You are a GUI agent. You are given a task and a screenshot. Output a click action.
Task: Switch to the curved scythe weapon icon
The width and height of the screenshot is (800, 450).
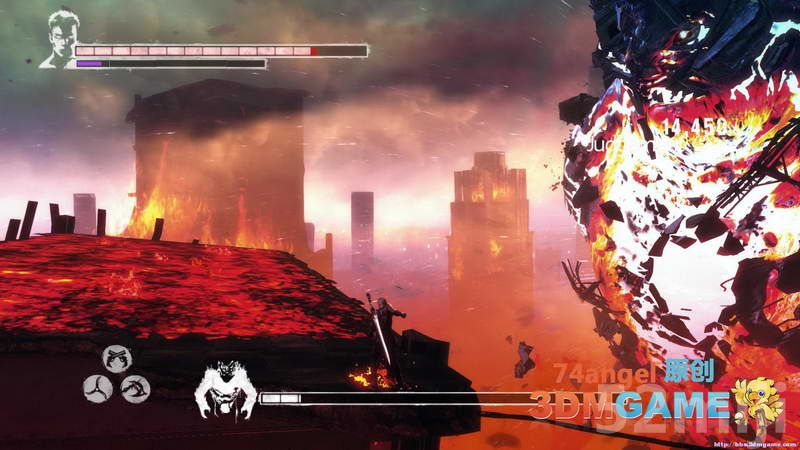[x=136, y=389]
